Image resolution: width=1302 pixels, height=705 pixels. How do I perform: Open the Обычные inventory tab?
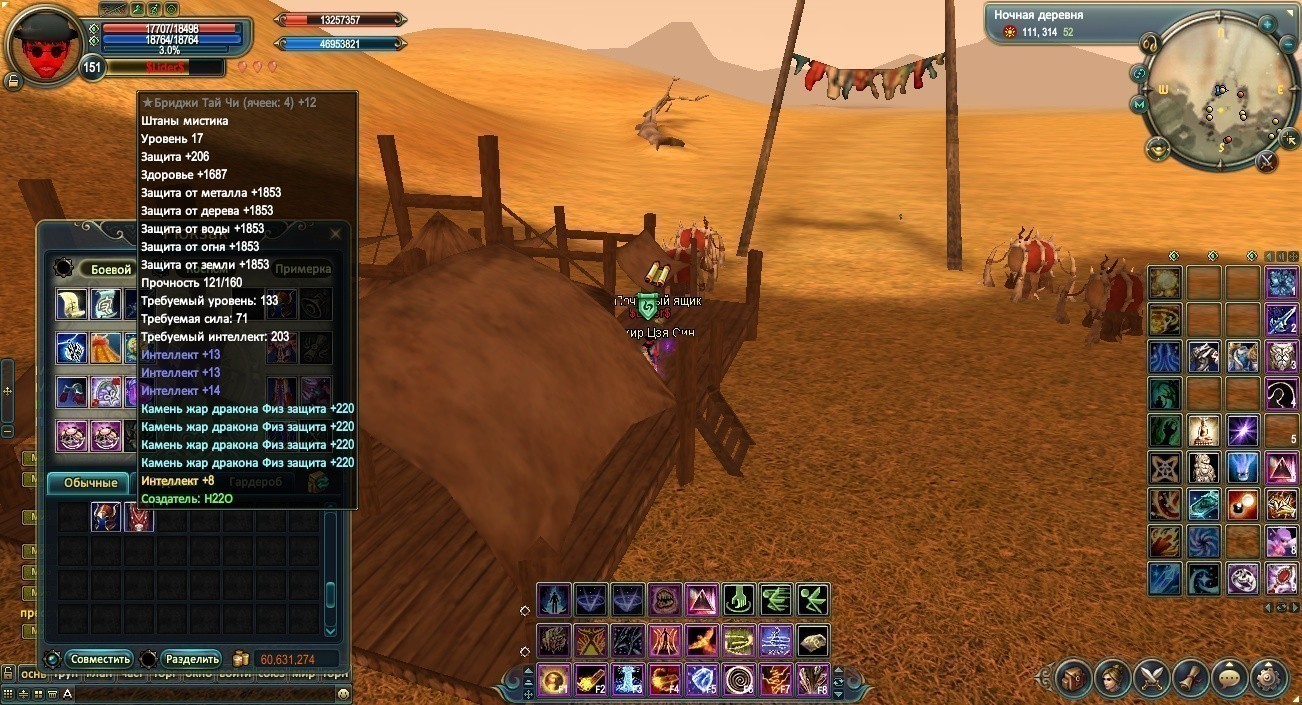point(90,483)
